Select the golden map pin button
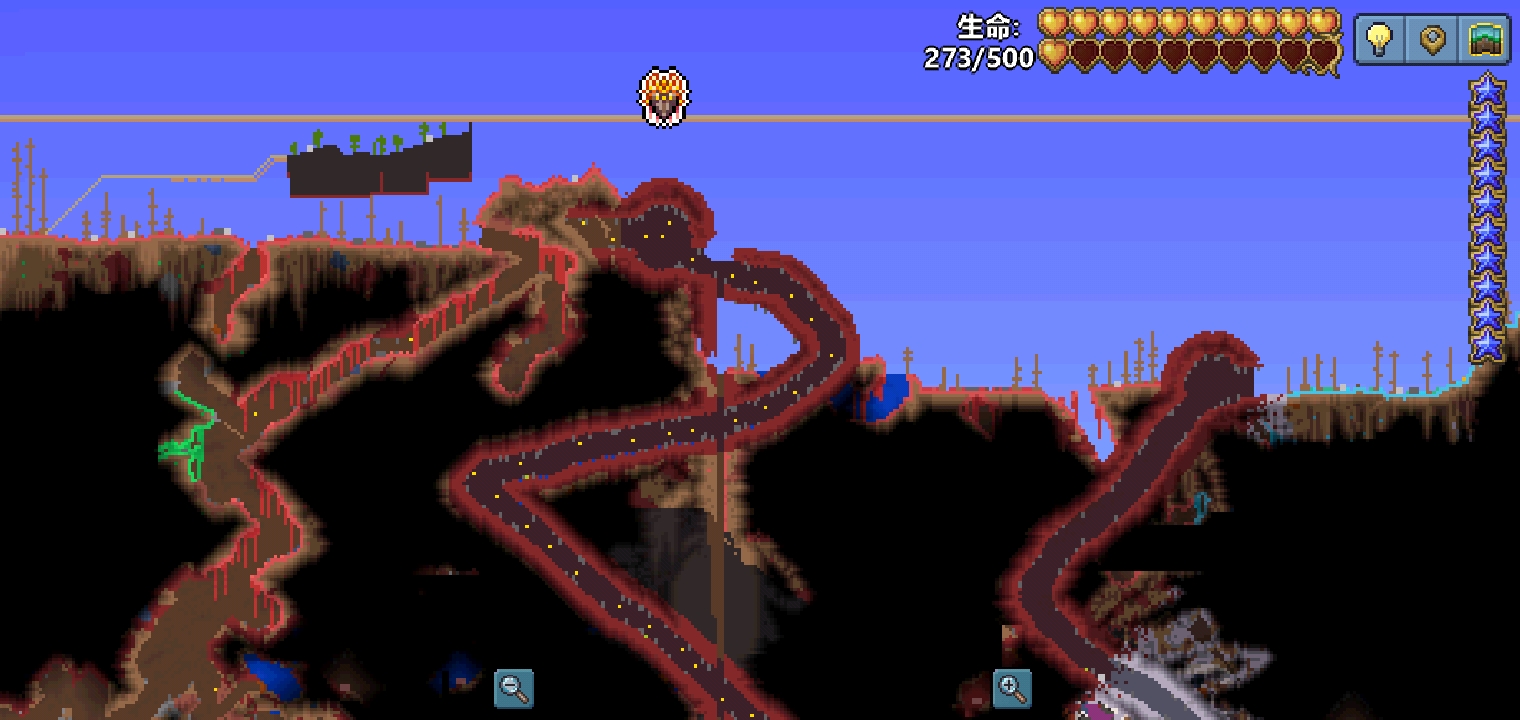 (x=1433, y=41)
